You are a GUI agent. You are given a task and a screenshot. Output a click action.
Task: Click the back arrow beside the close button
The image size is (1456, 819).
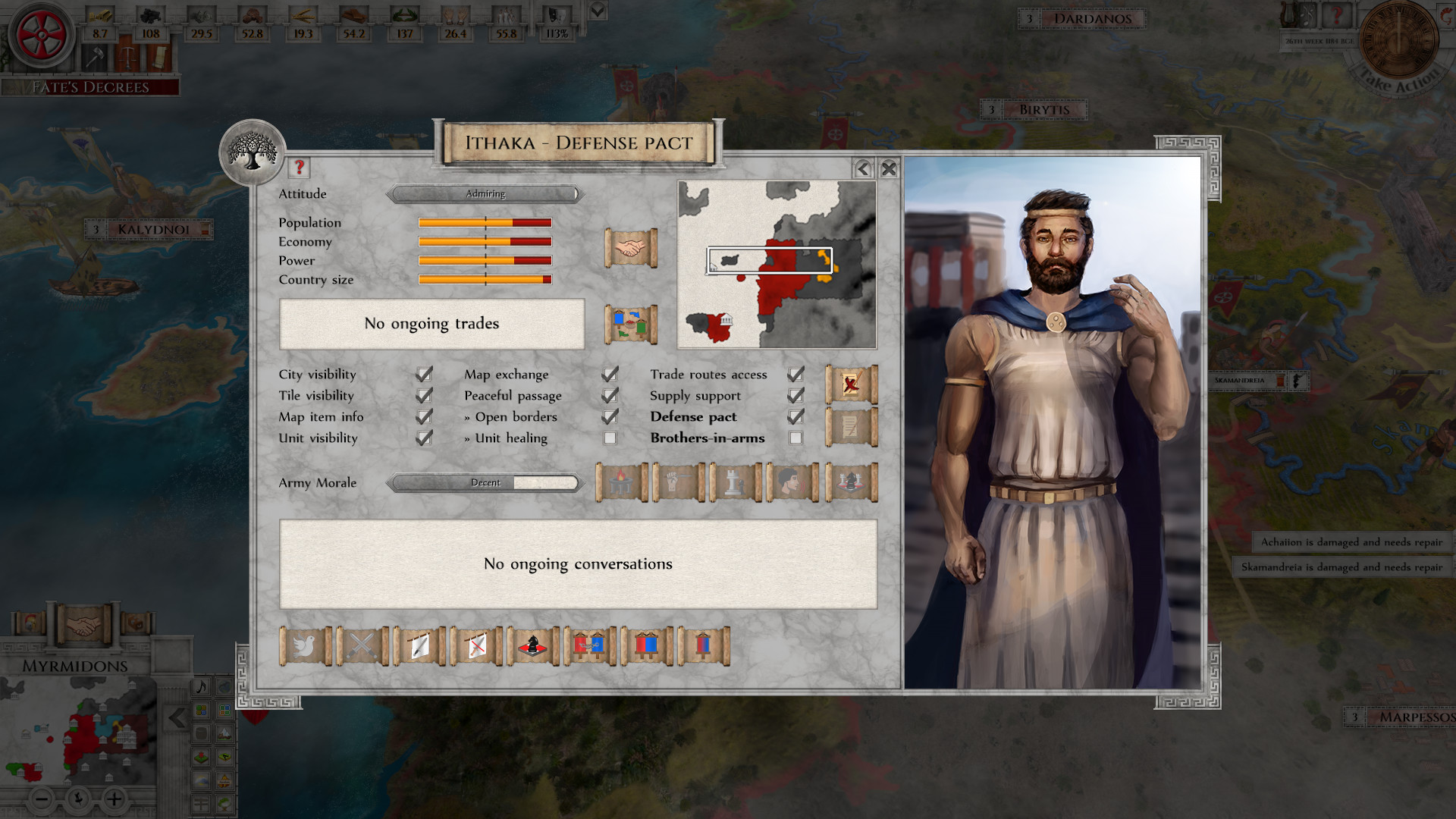[864, 169]
